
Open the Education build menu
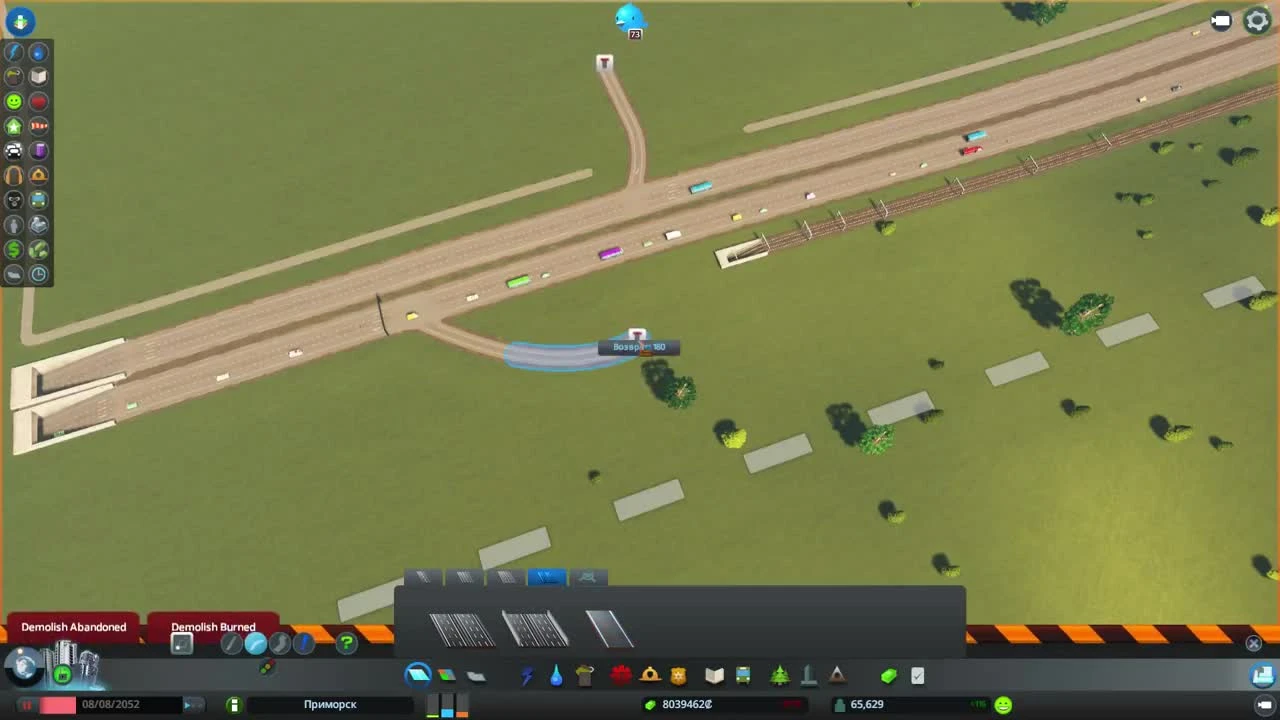click(x=714, y=675)
